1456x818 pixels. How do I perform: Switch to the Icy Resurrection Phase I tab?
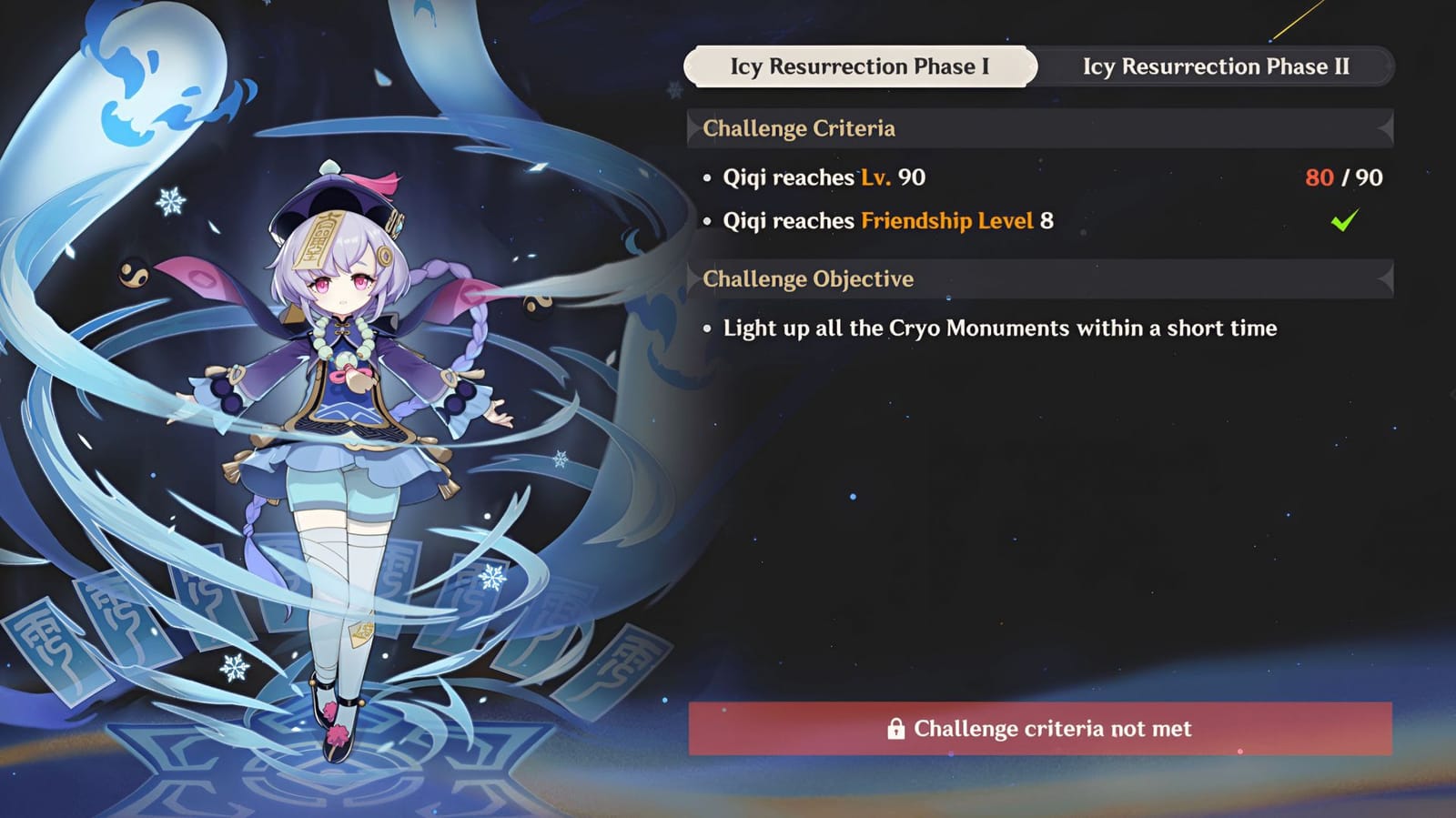tap(862, 66)
